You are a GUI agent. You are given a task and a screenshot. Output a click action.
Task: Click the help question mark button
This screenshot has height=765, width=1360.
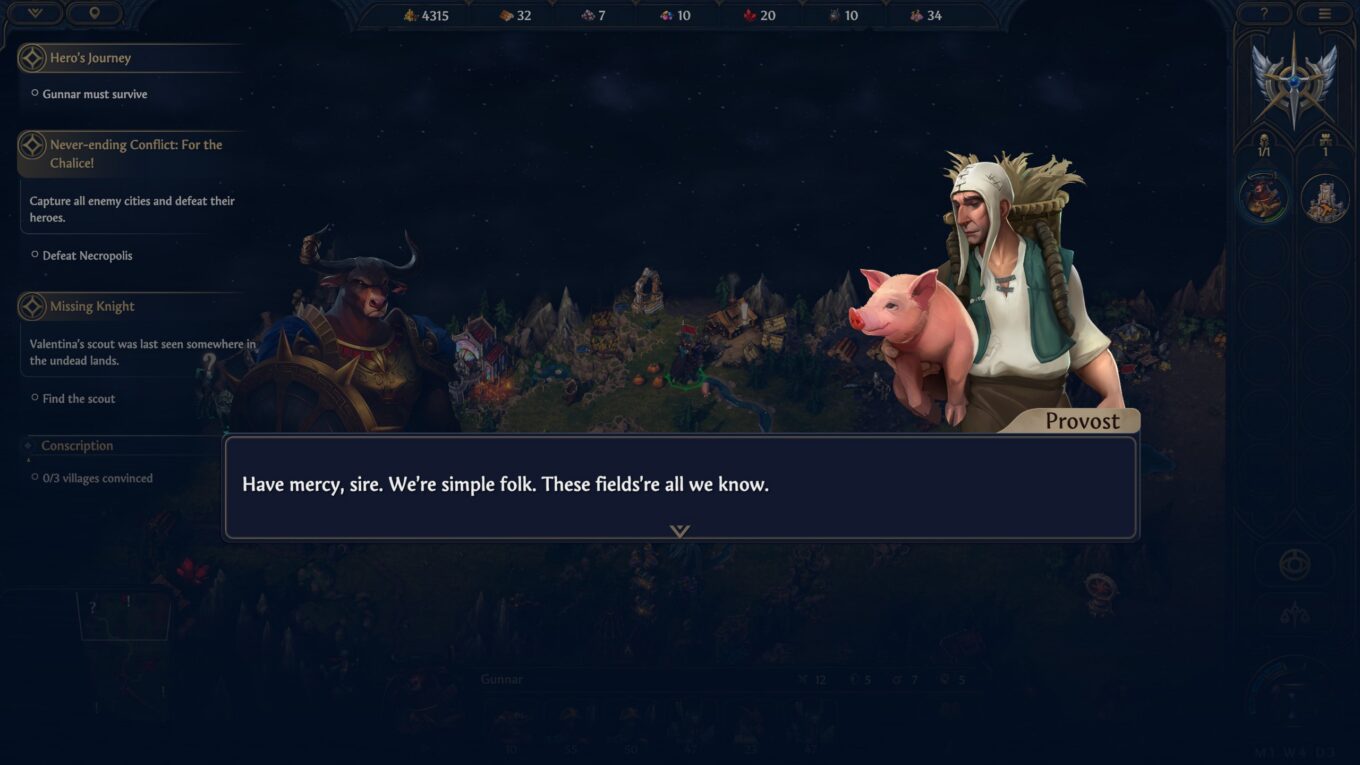click(1263, 14)
